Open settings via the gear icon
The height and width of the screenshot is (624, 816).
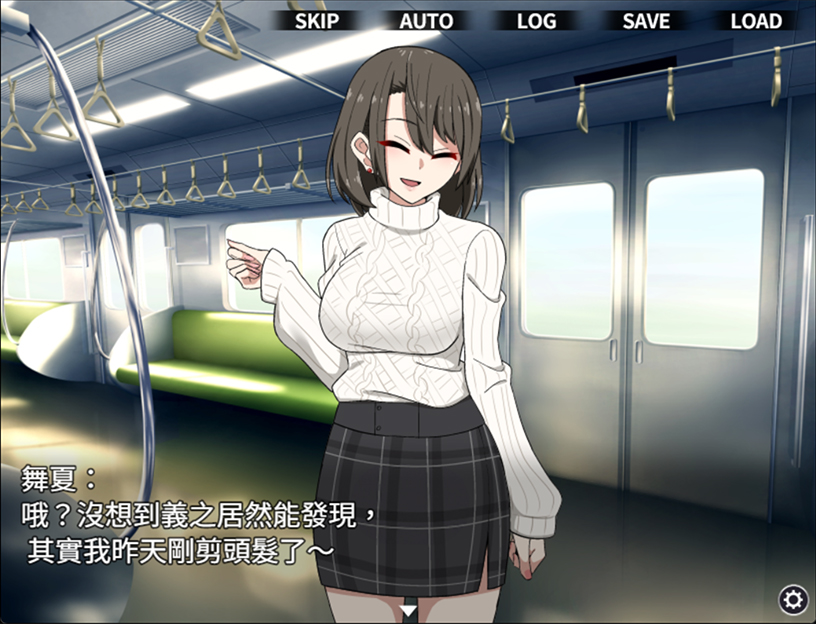[x=793, y=599]
